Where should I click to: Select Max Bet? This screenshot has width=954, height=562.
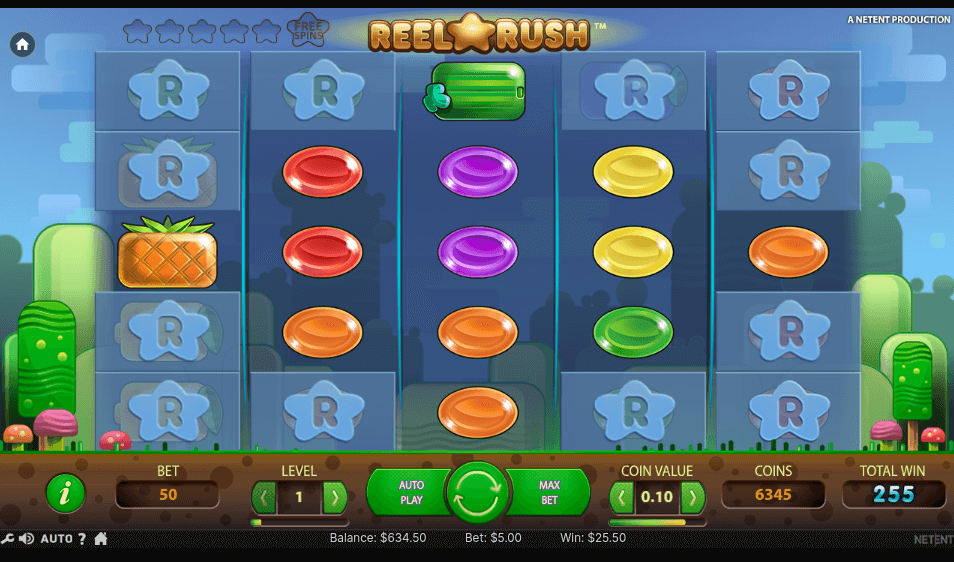550,492
